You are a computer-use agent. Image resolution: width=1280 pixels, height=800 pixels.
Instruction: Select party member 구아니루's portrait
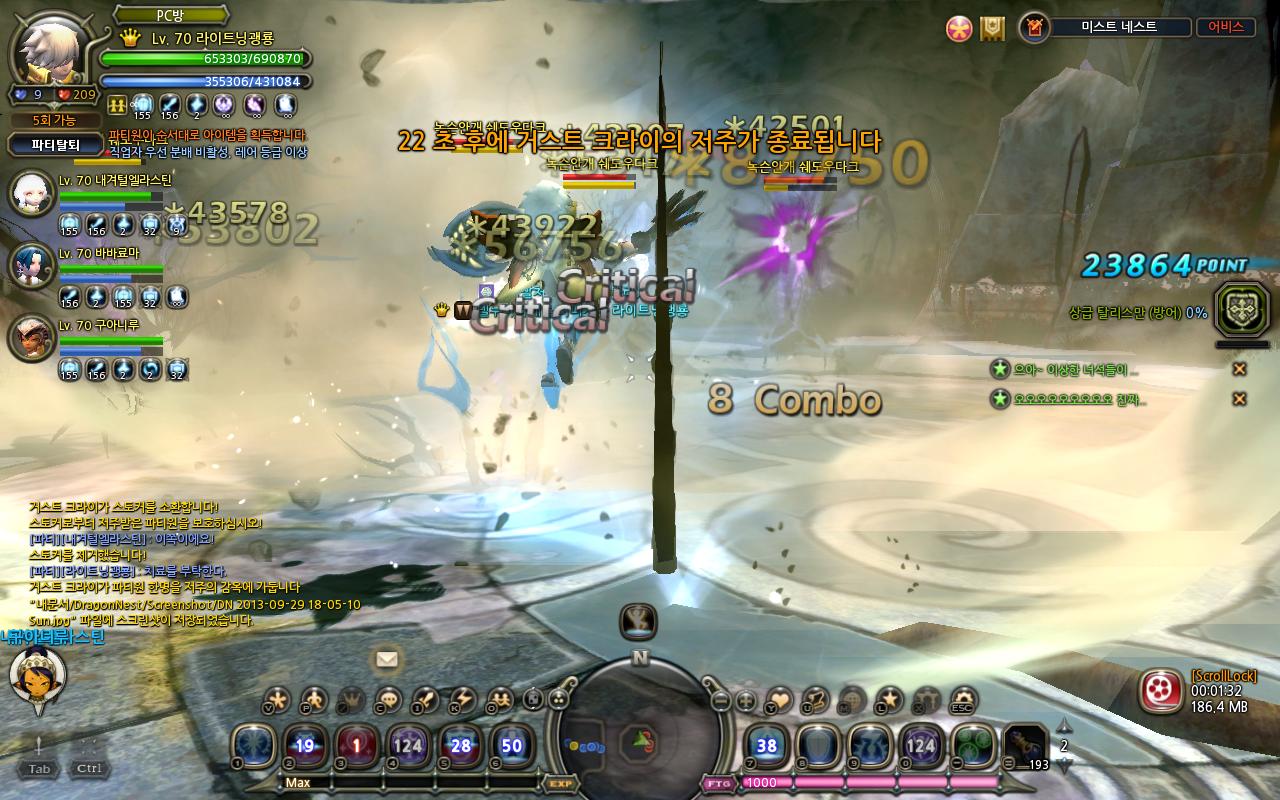pos(31,338)
